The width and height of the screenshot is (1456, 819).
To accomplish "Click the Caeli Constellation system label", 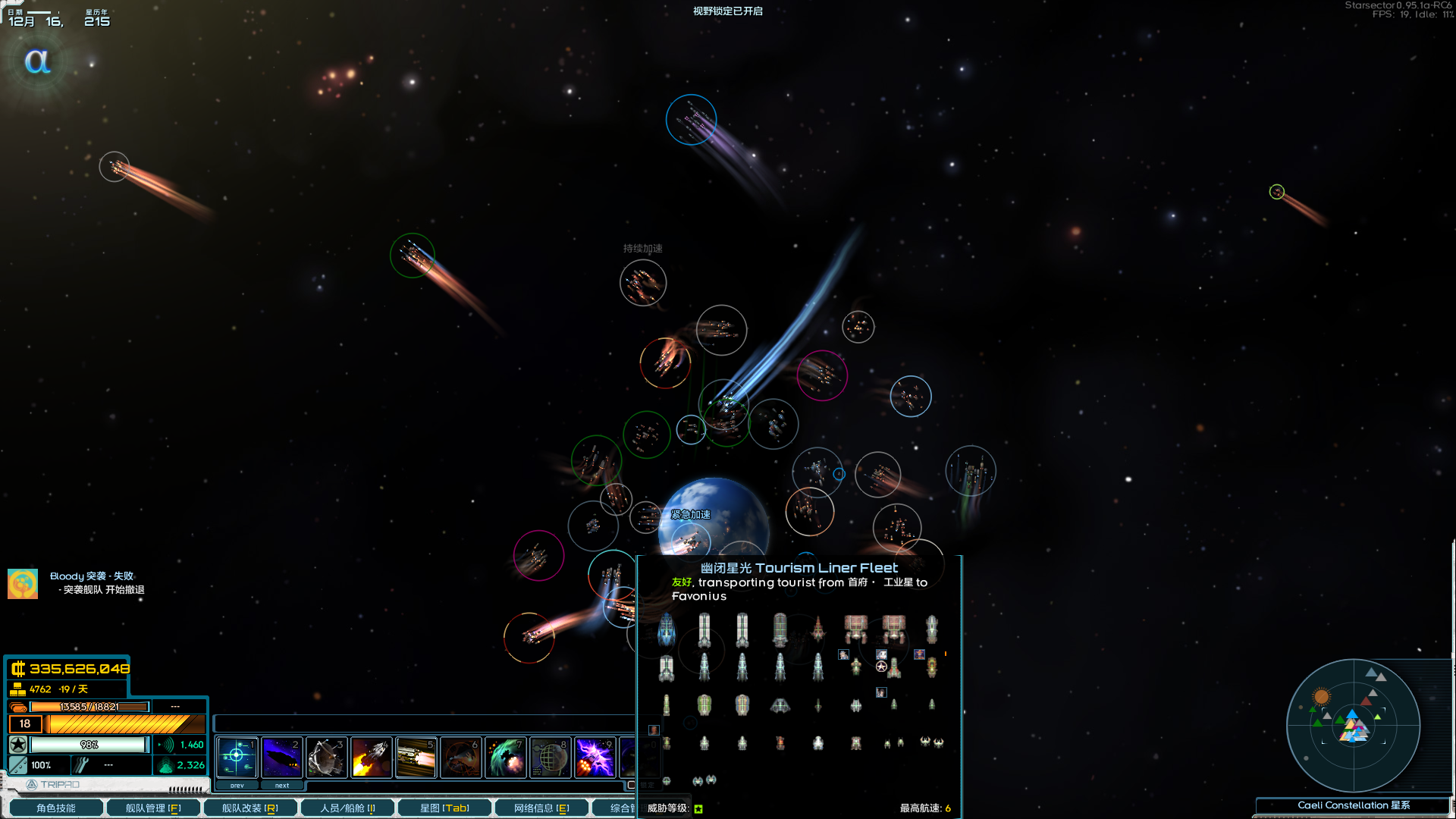I will [1353, 805].
